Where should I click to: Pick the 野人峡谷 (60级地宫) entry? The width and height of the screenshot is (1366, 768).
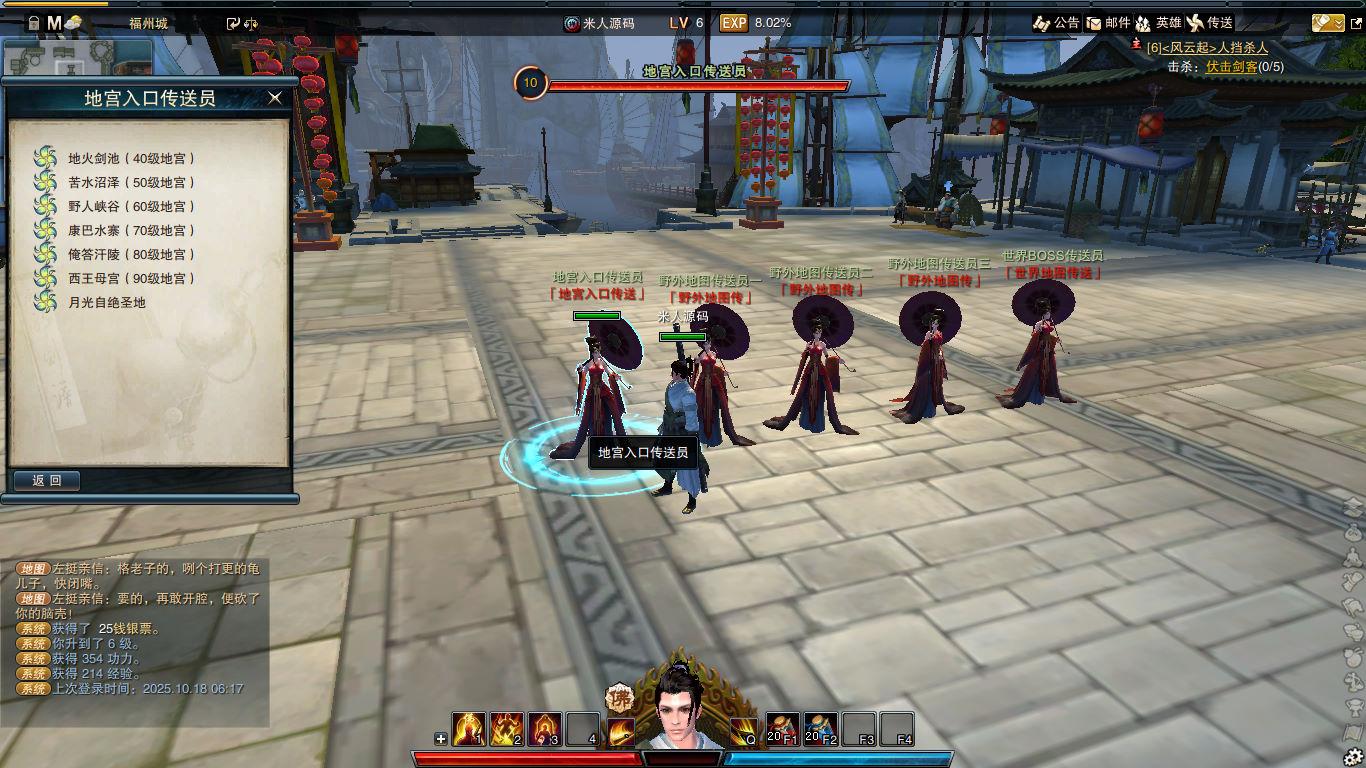tap(131, 206)
